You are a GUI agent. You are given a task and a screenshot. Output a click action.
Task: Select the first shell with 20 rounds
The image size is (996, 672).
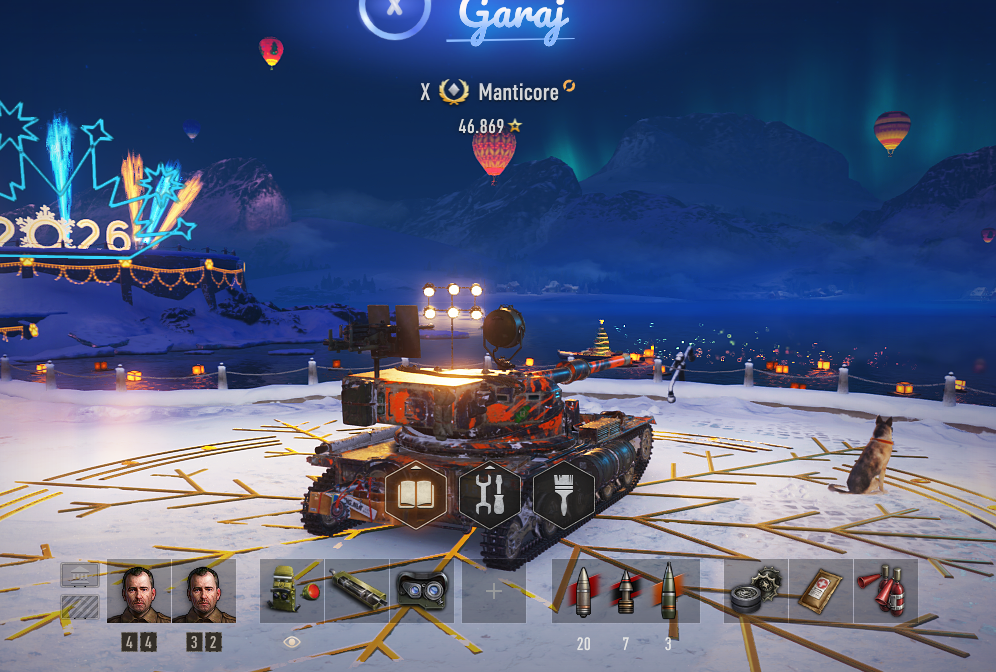point(583,591)
